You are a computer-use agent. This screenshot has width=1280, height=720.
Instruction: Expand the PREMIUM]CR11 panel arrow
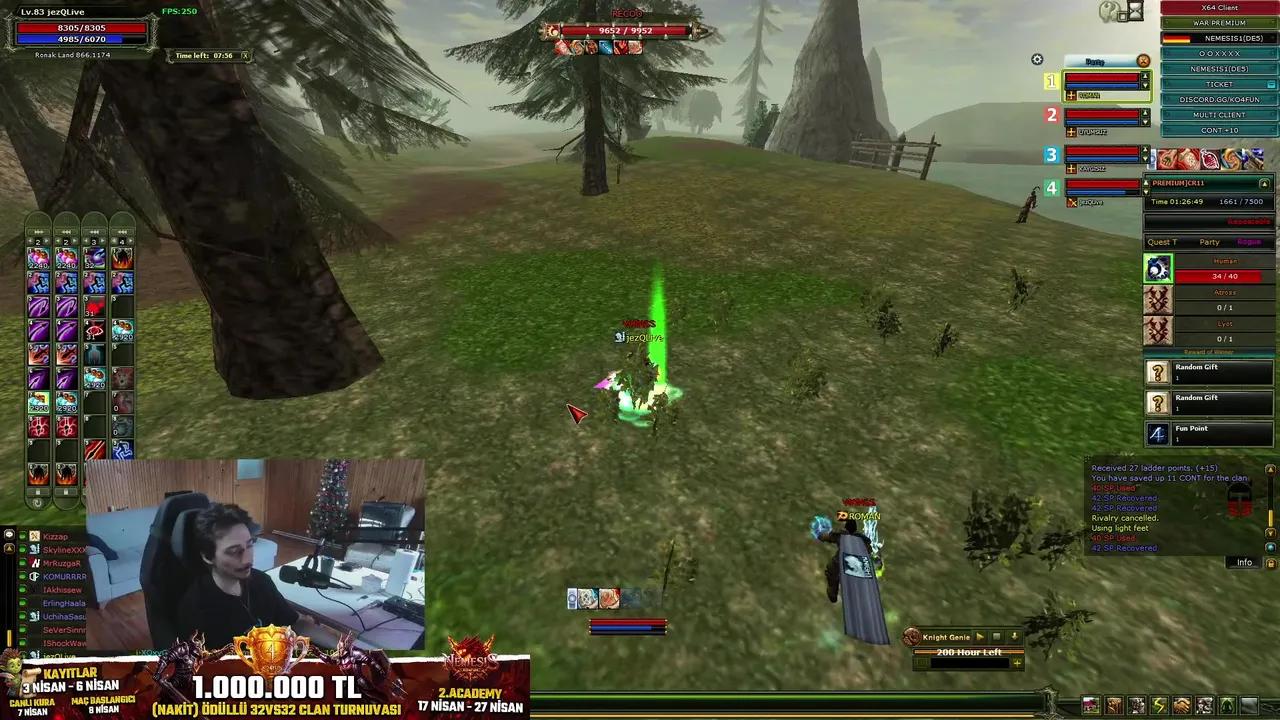[1266, 183]
